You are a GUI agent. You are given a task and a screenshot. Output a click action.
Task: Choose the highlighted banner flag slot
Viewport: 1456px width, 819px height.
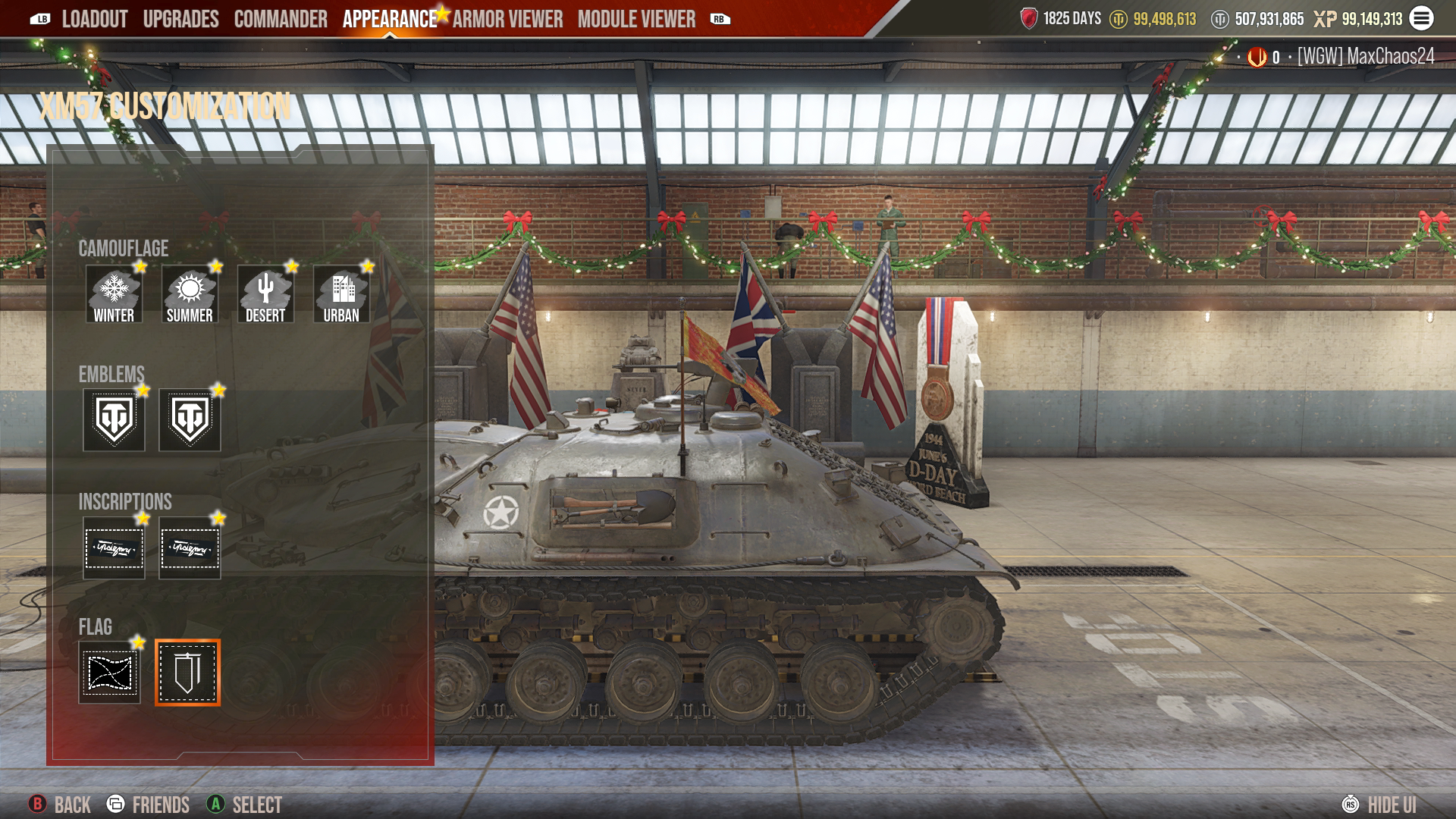(187, 673)
